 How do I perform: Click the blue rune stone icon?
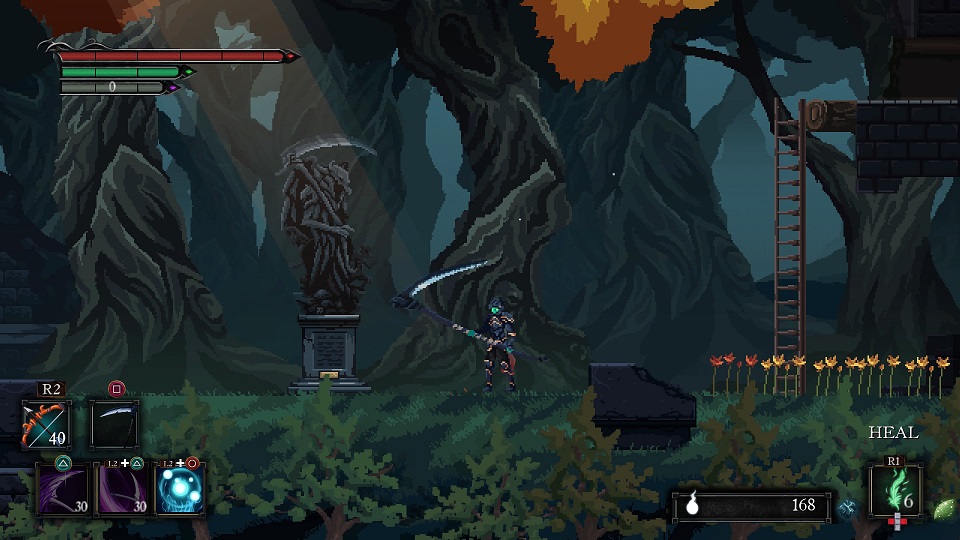848,506
